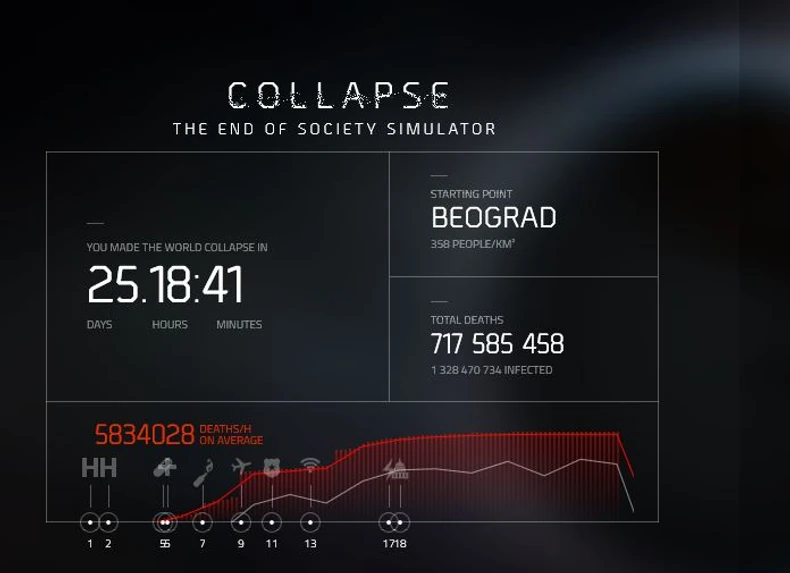Image resolution: width=790 pixels, height=573 pixels.
Task: Choose the day 9 timeline marker
Action: [241, 522]
